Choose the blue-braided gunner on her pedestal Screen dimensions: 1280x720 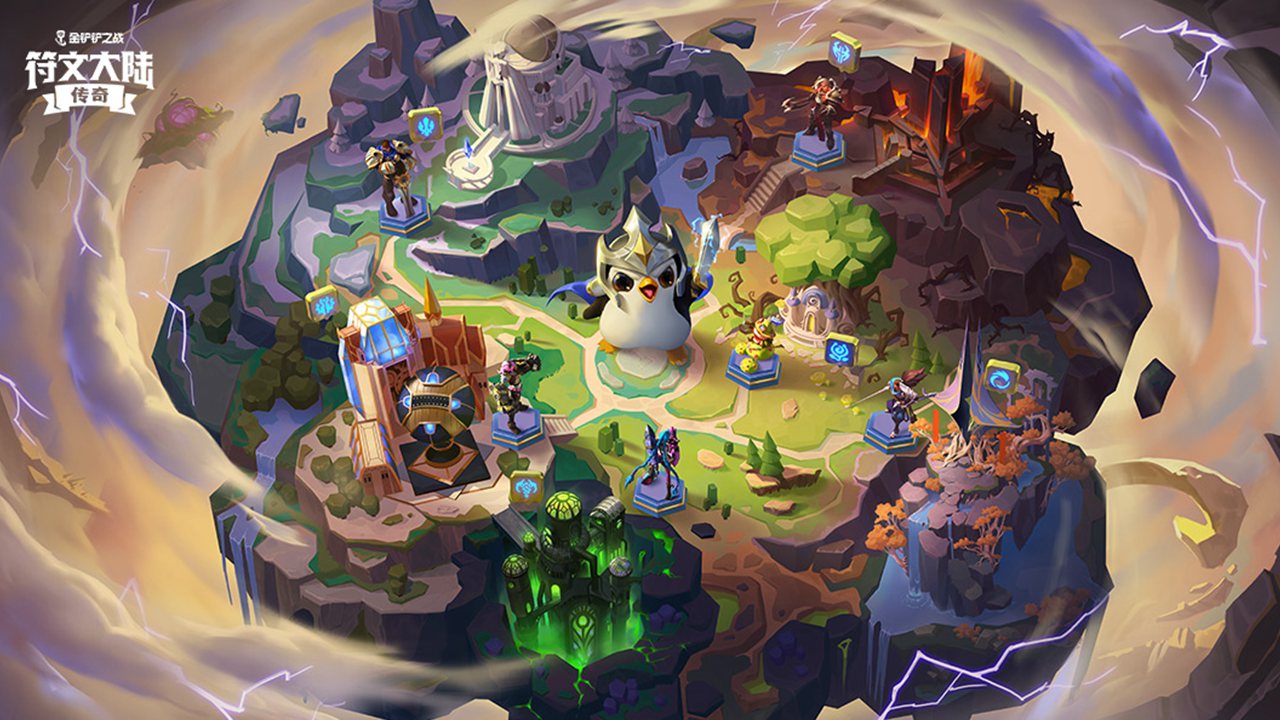click(x=660, y=458)
